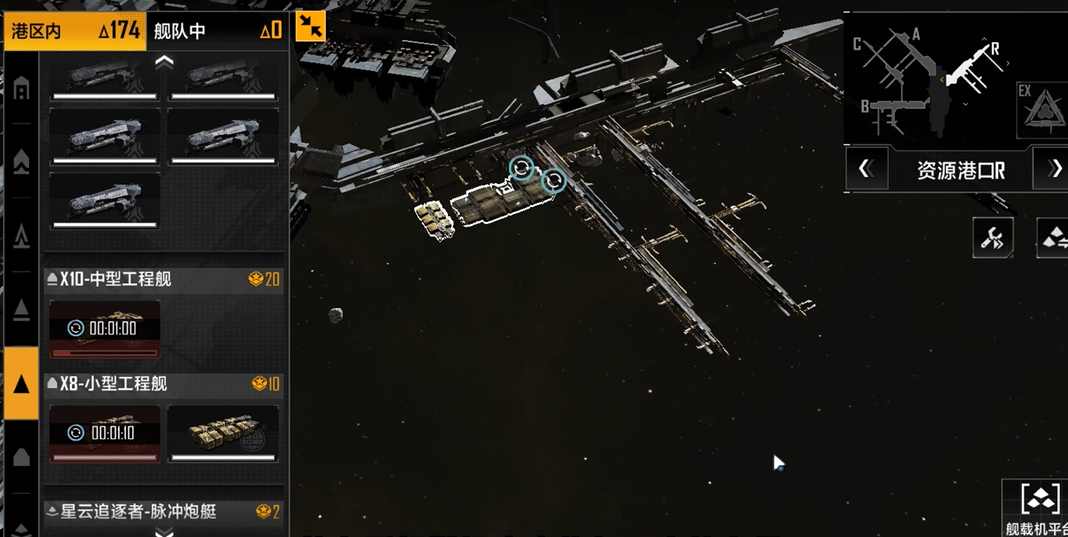Select the ready X8-小型工程舰 gold ship card
The image size is (1068, 537).
click(222, 434)
